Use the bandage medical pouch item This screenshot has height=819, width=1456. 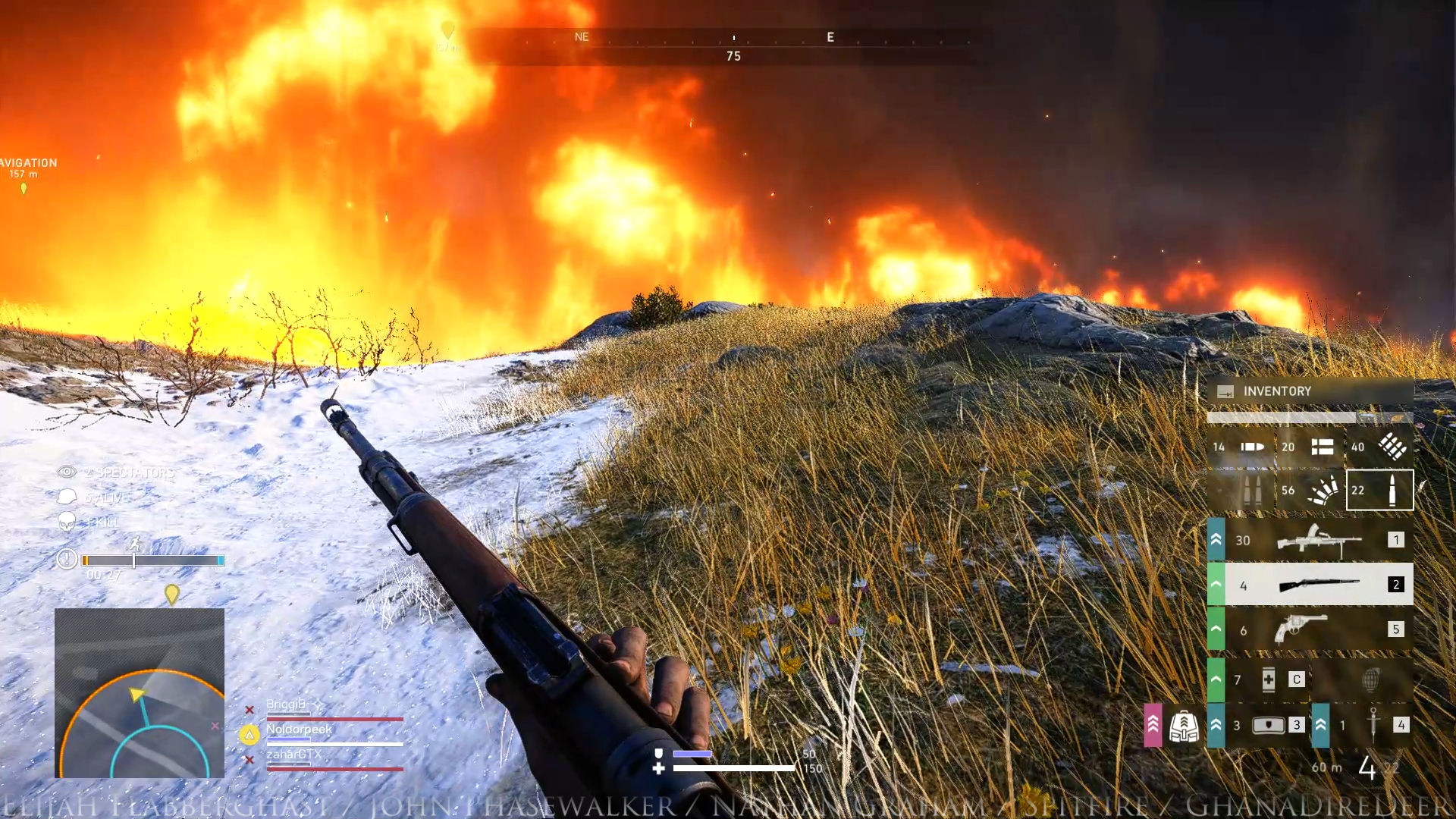pyautogui.click(x=1268, y=679)
